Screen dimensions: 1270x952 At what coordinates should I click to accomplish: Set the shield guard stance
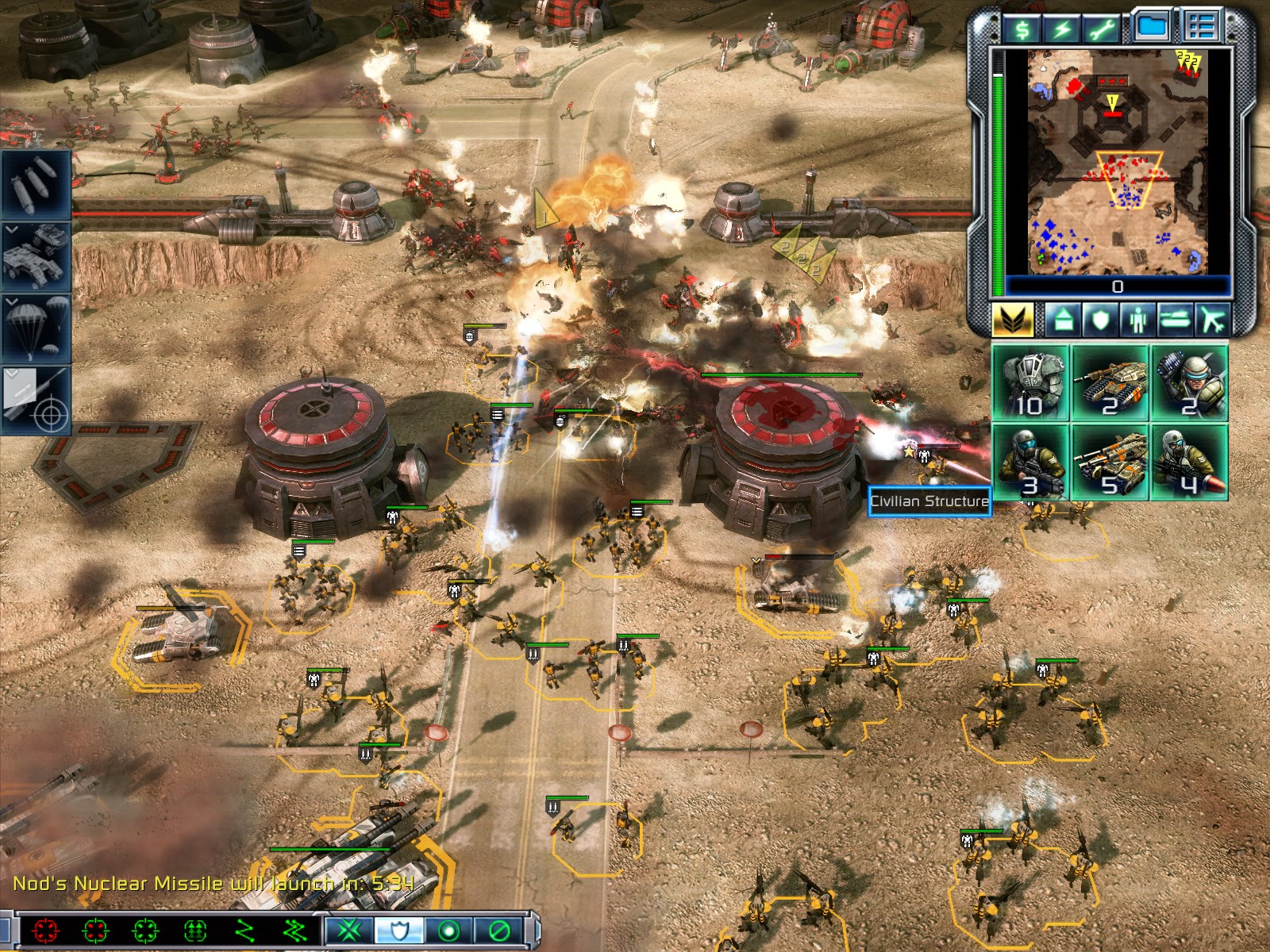pos(399,930)
